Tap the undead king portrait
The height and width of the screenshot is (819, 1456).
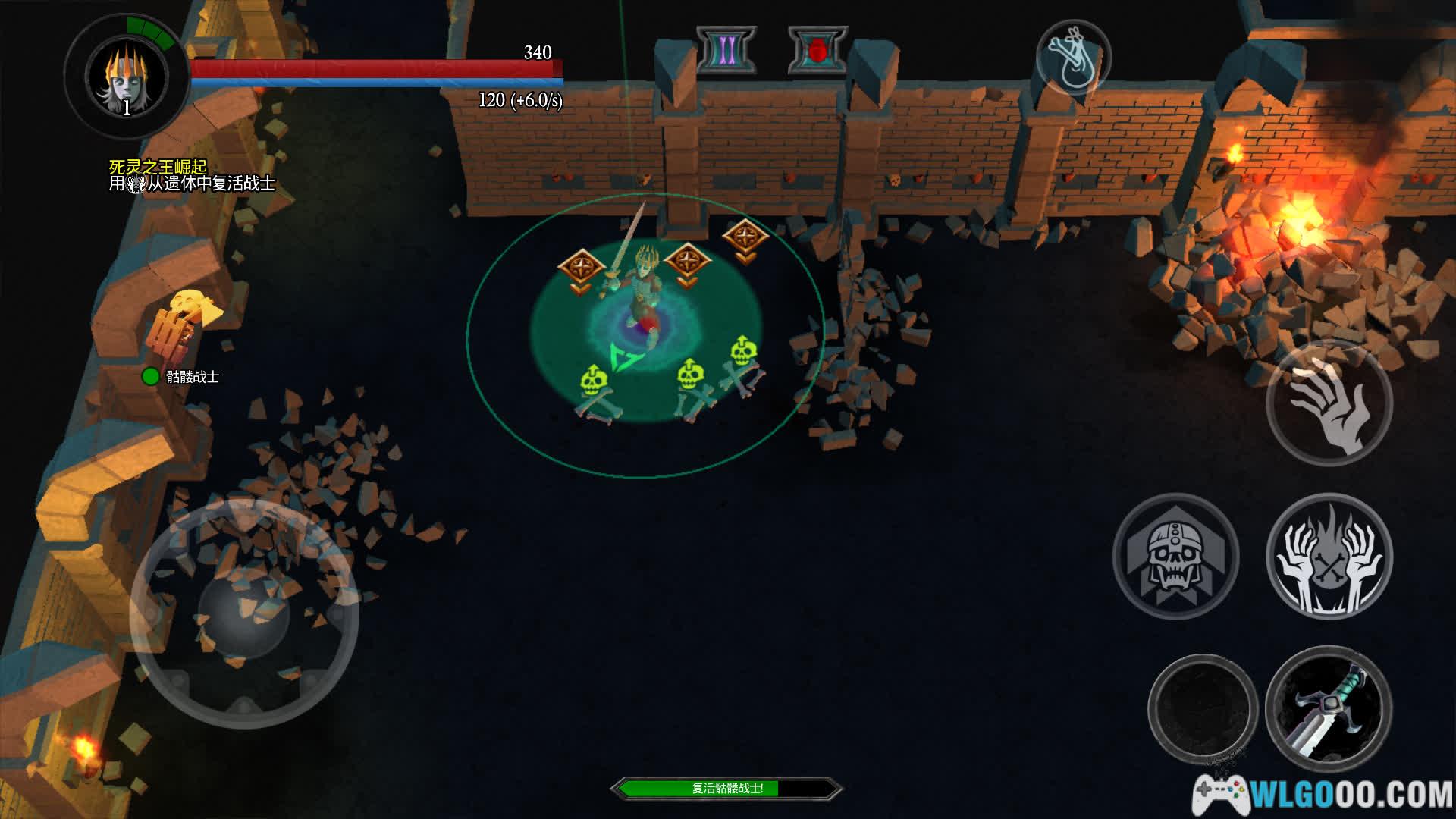coord(127,77)
